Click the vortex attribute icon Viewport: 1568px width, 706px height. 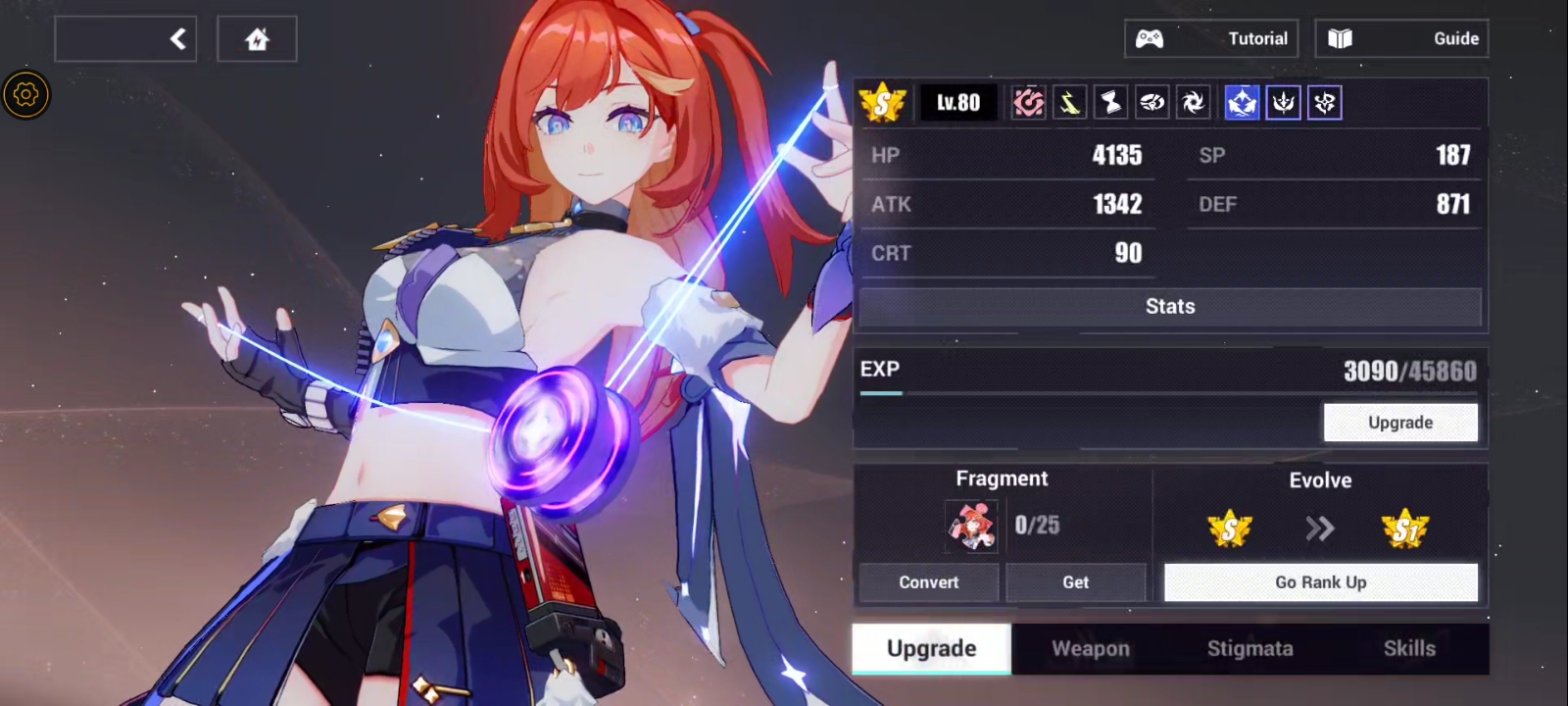click(1193, 102)
